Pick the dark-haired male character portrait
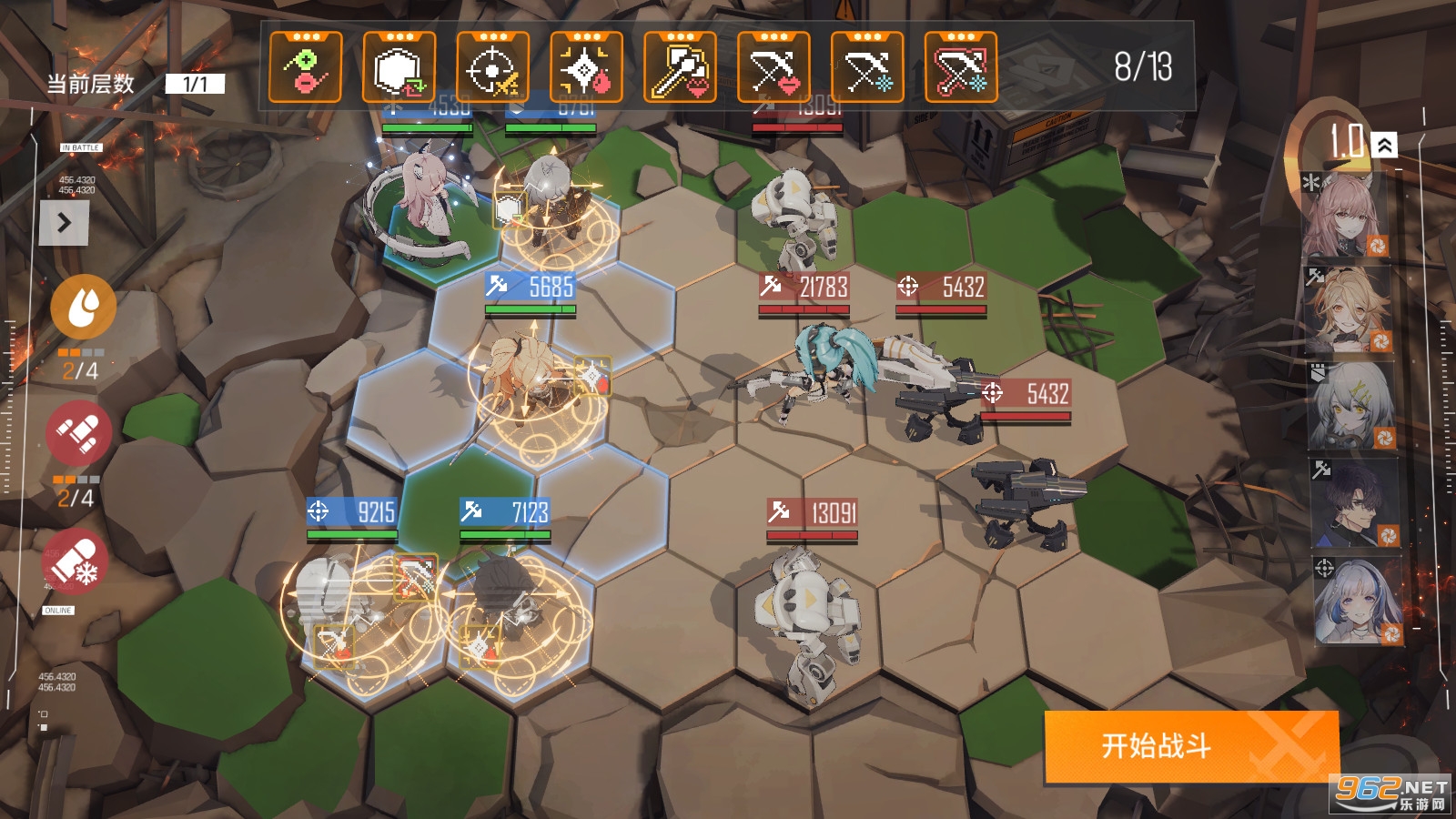This screenshot has height=819, width=1456. click(x=1352, y=503)
